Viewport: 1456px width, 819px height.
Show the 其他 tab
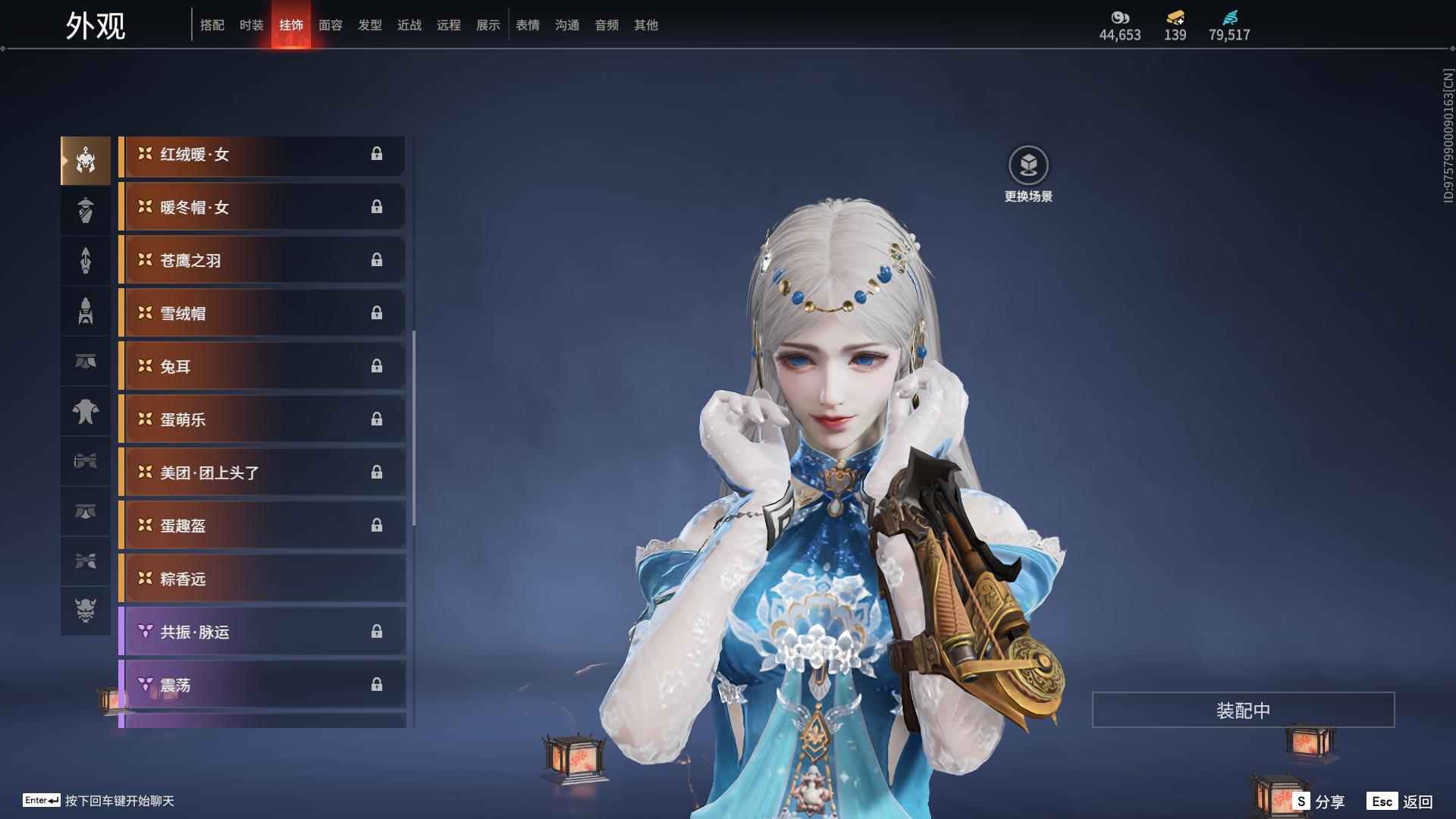point(645,25)
